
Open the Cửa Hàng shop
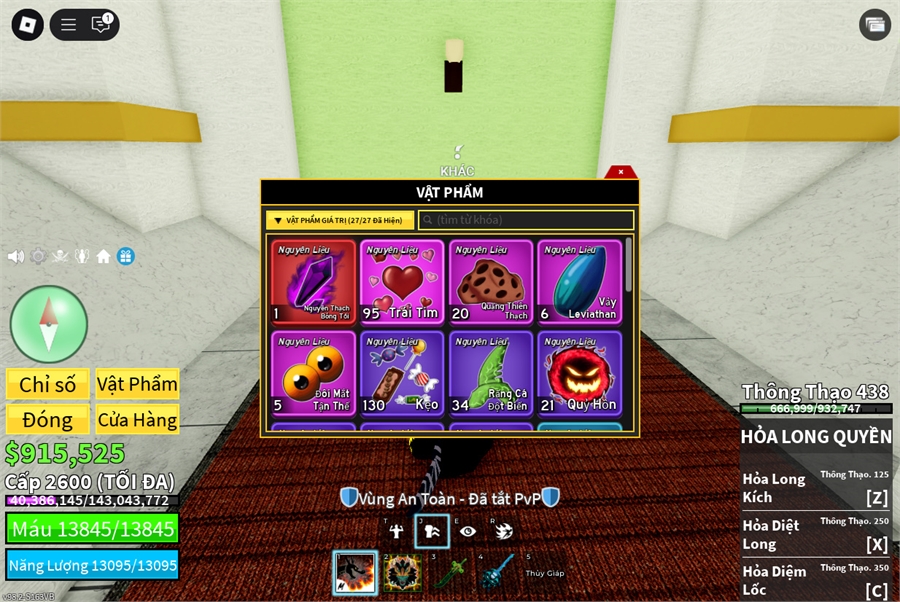click(138, 420)
